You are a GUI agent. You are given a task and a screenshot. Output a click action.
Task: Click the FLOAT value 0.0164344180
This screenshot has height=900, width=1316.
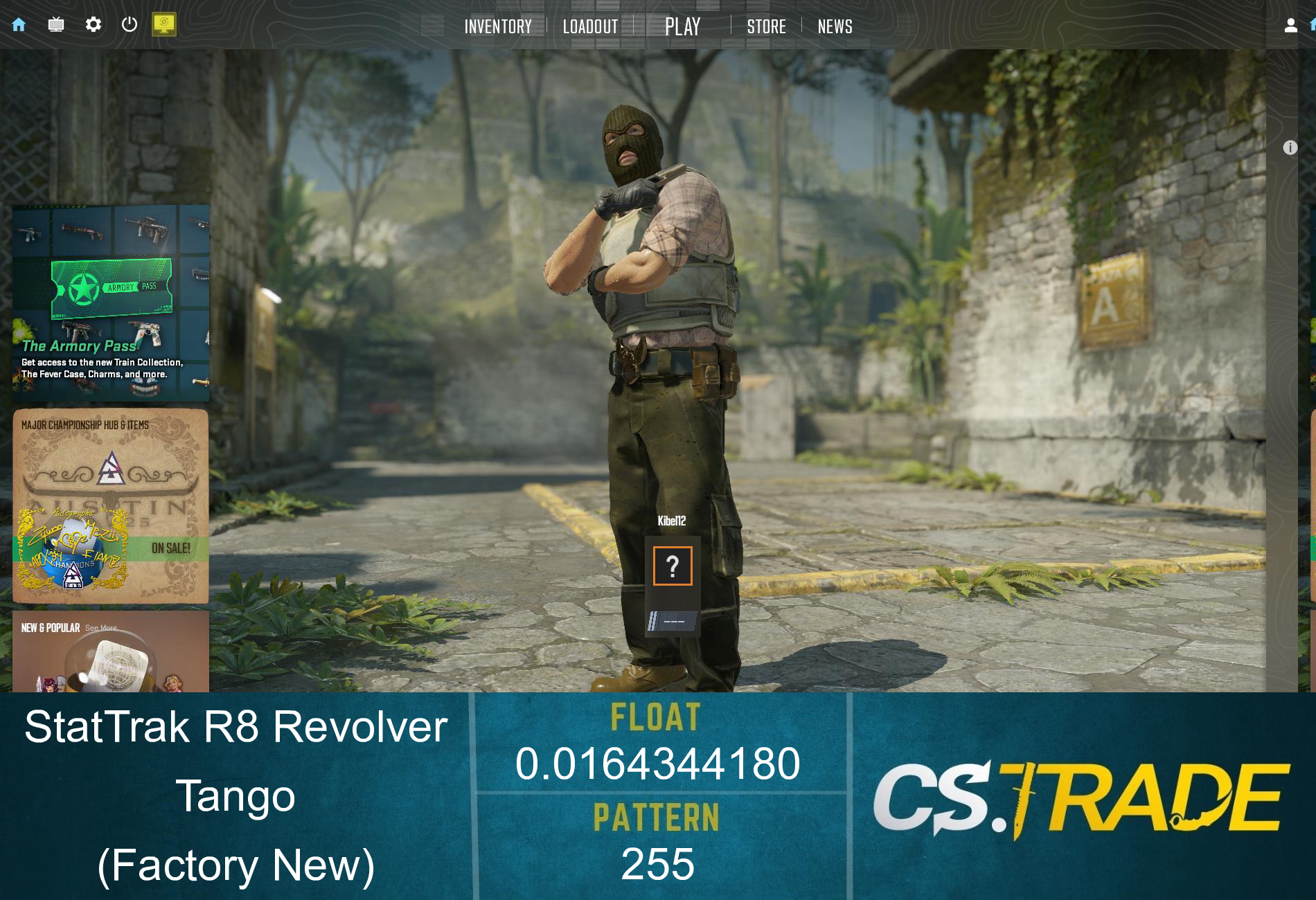[x=659, y=765]
